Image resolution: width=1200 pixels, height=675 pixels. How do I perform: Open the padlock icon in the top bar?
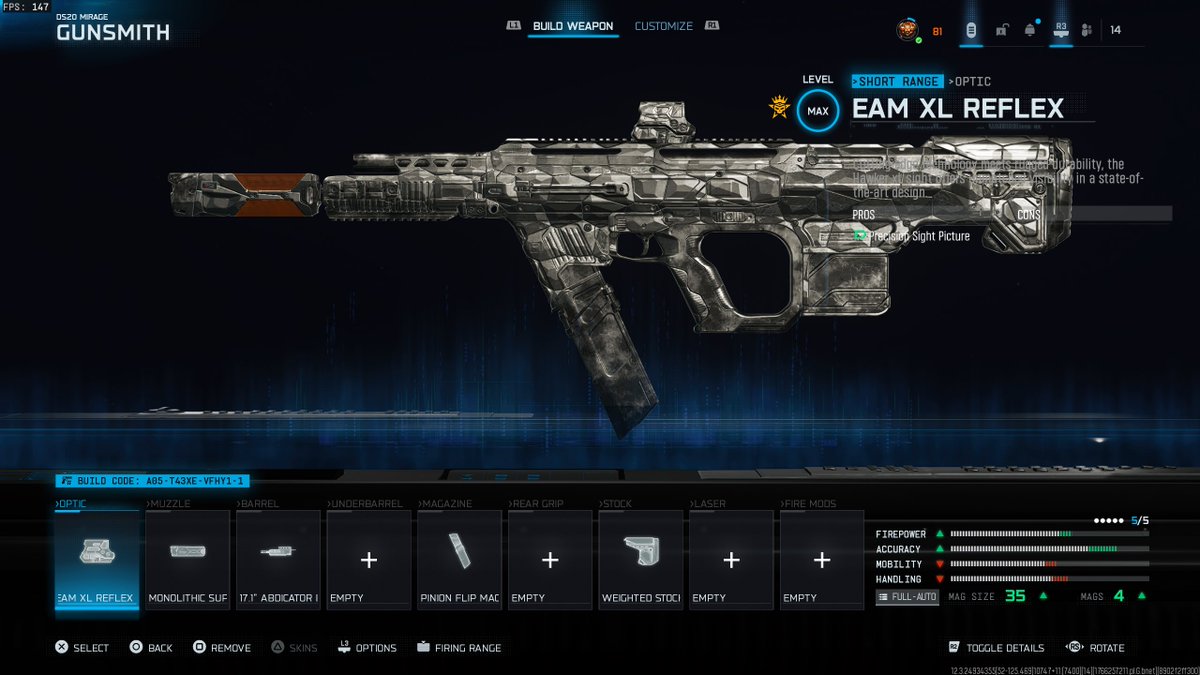(x=1001, y=30)
